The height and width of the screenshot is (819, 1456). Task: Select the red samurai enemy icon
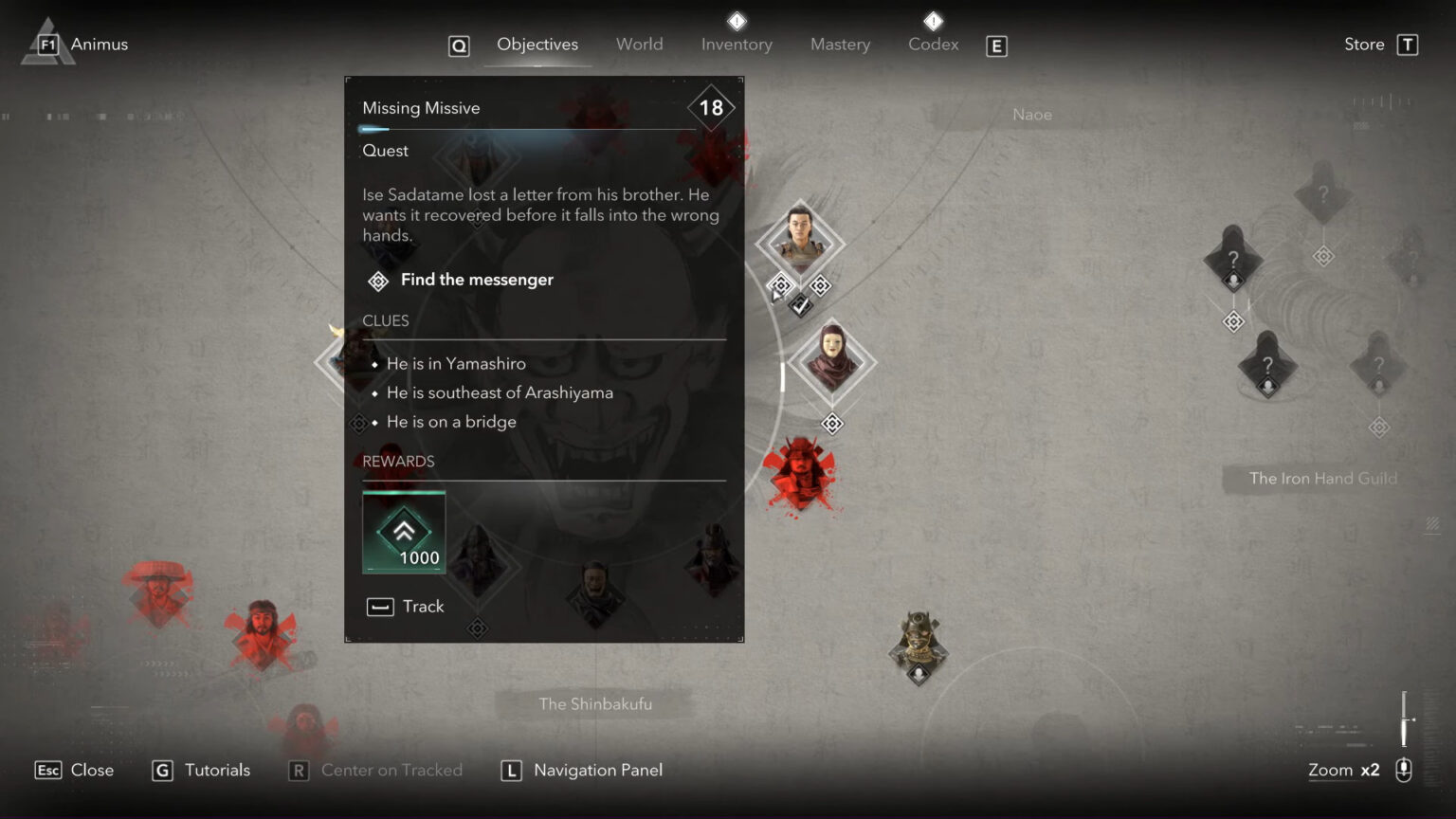pos(799,476)
